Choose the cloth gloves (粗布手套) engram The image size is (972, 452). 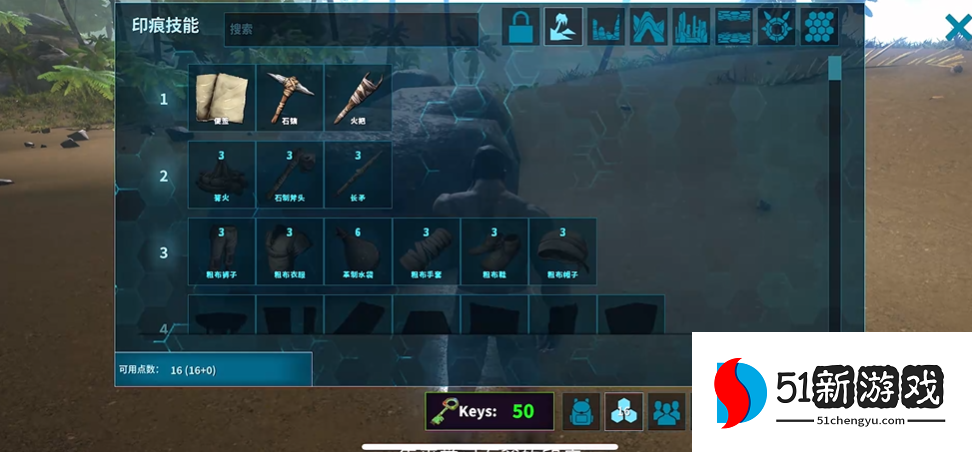tap(426, 251)
